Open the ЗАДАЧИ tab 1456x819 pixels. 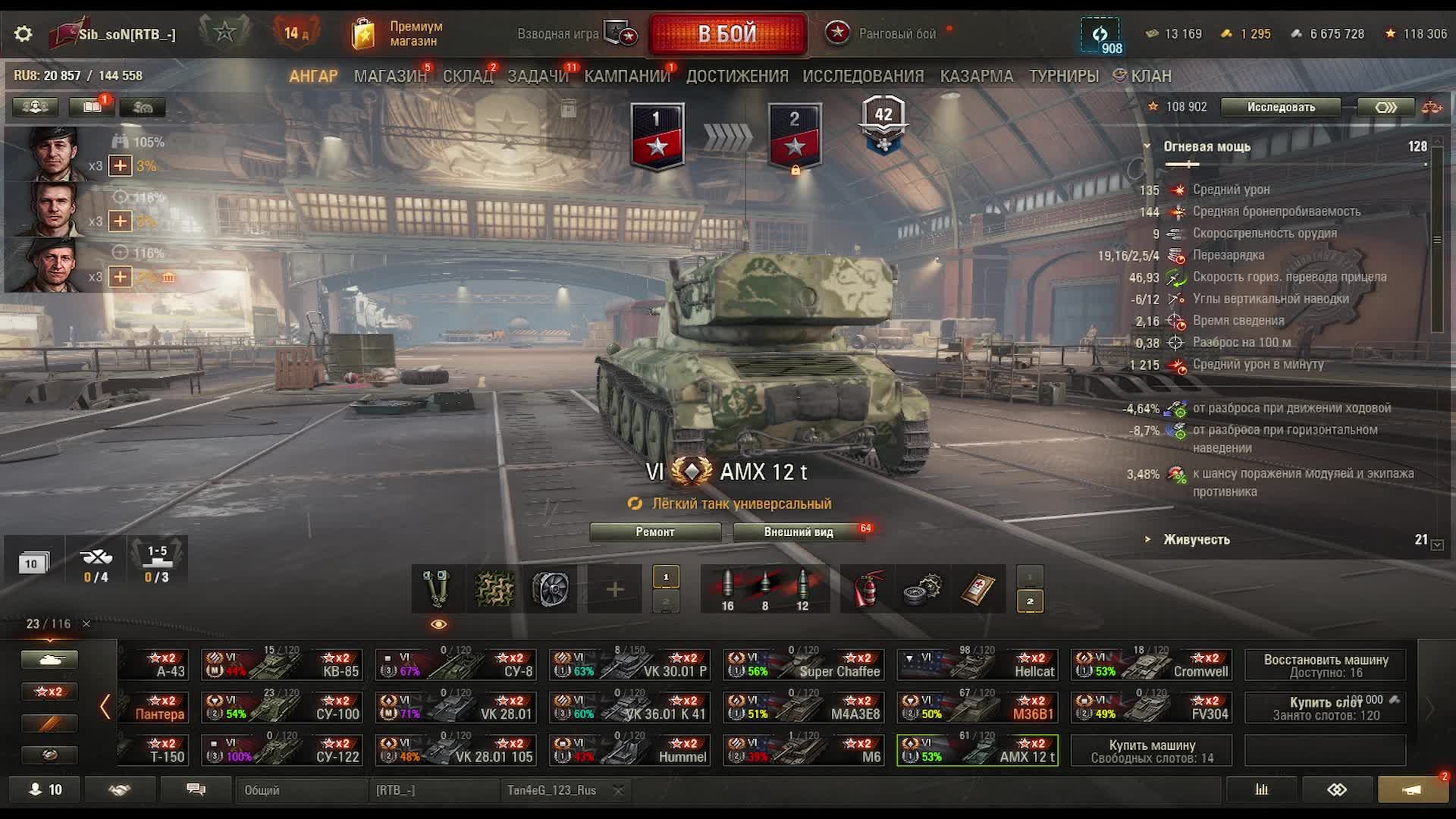click(538, 76)
